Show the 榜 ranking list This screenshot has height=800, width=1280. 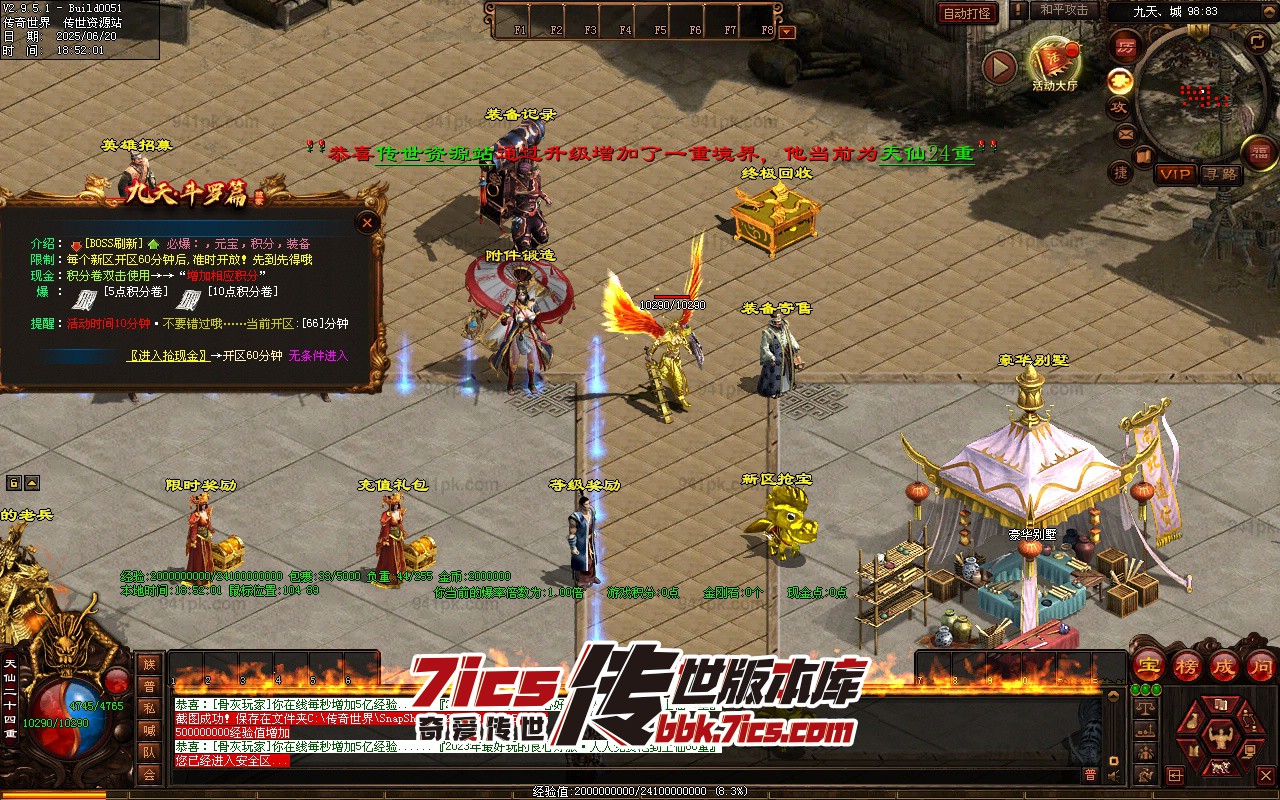pyautogui.click(x=1187, y=666)
